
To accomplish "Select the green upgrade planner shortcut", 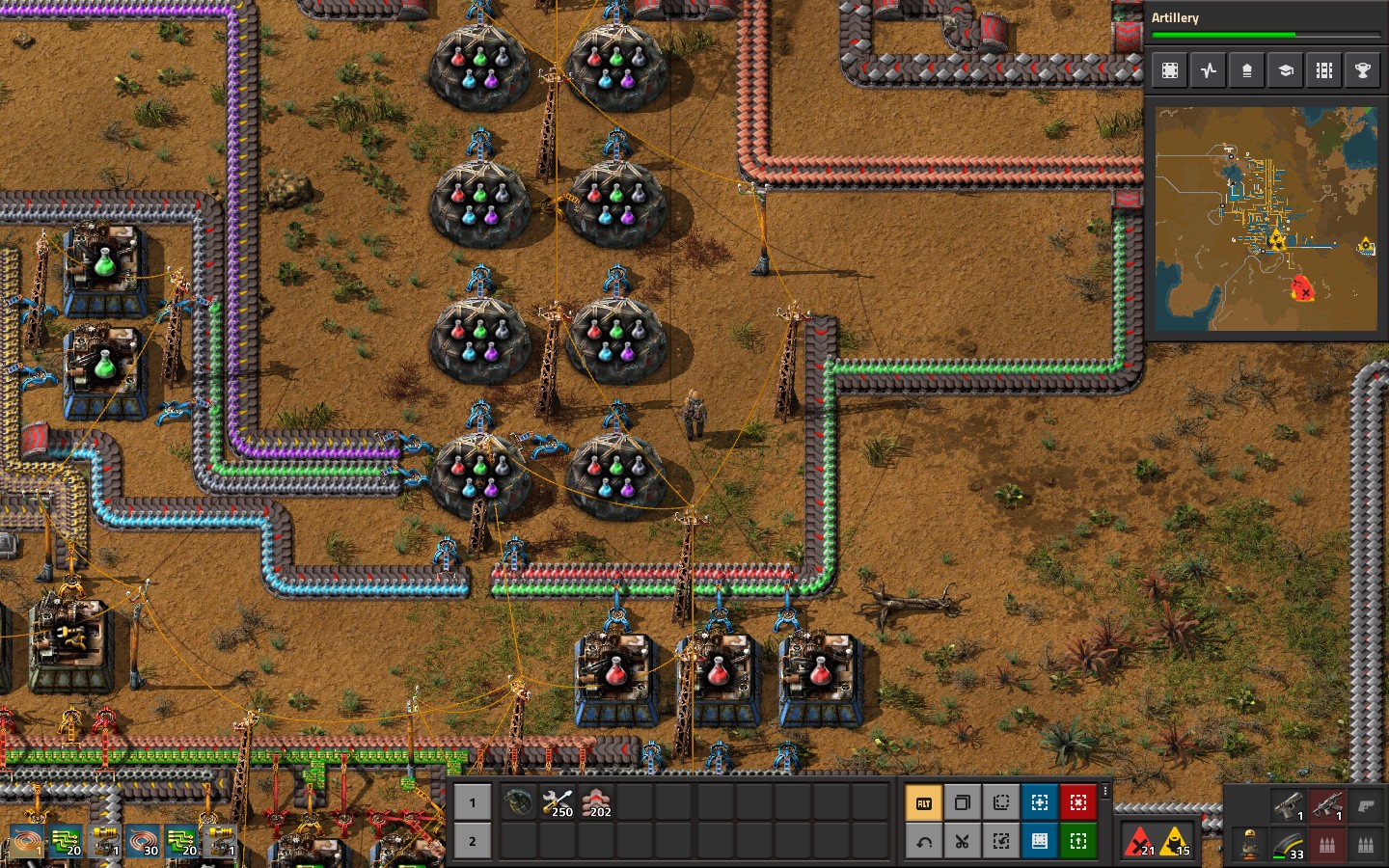I will (1078, 841).
